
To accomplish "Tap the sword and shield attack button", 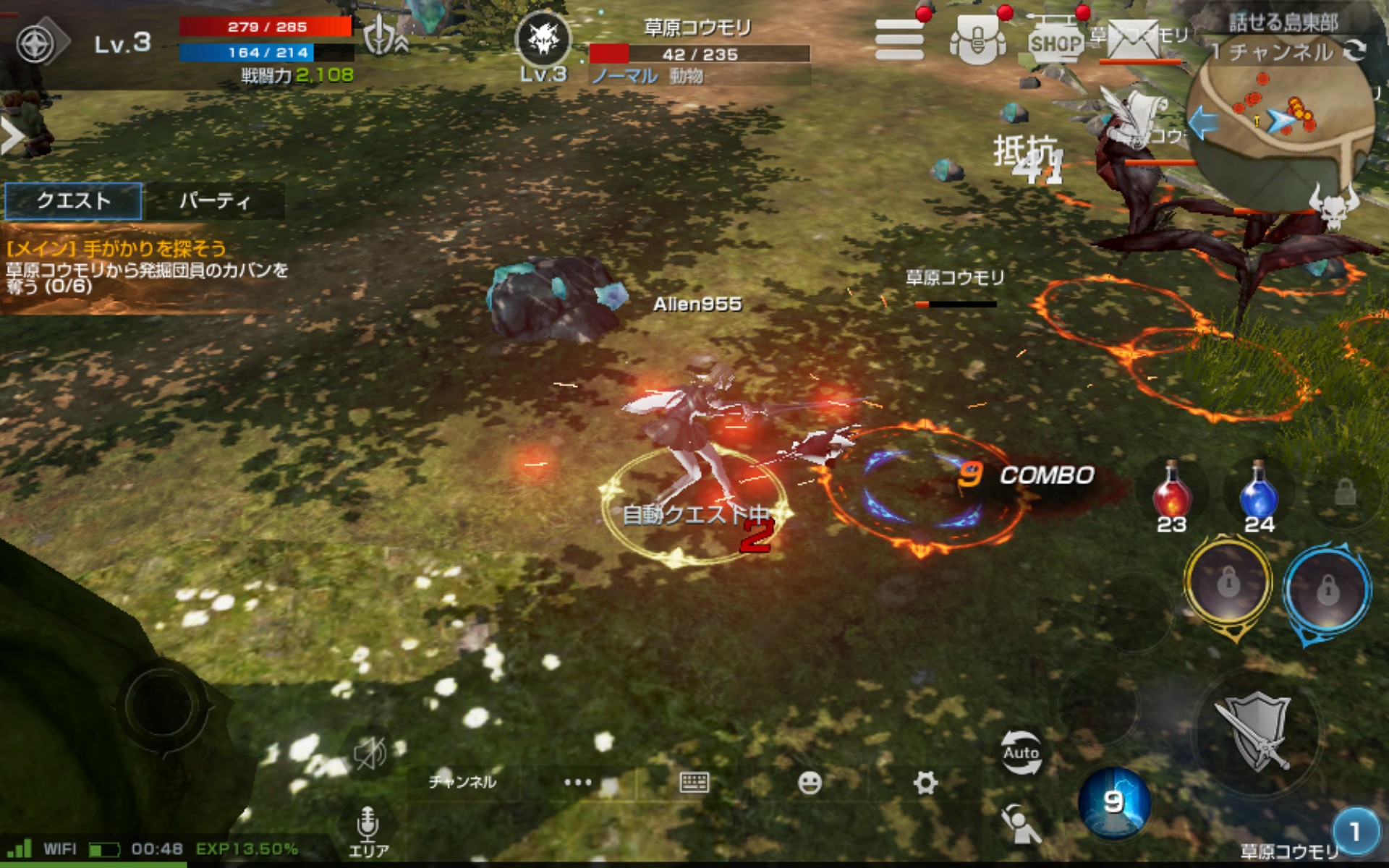I will coord(1257,732).
